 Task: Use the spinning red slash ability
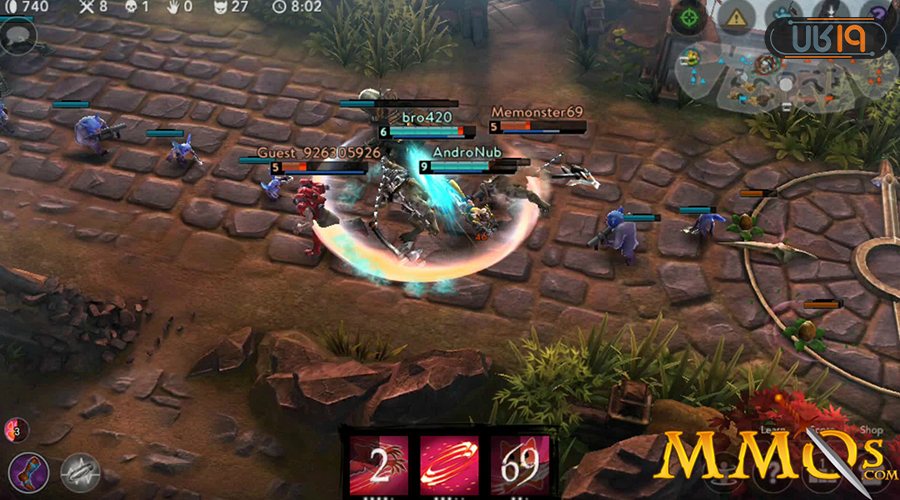[x=449, y=465]
